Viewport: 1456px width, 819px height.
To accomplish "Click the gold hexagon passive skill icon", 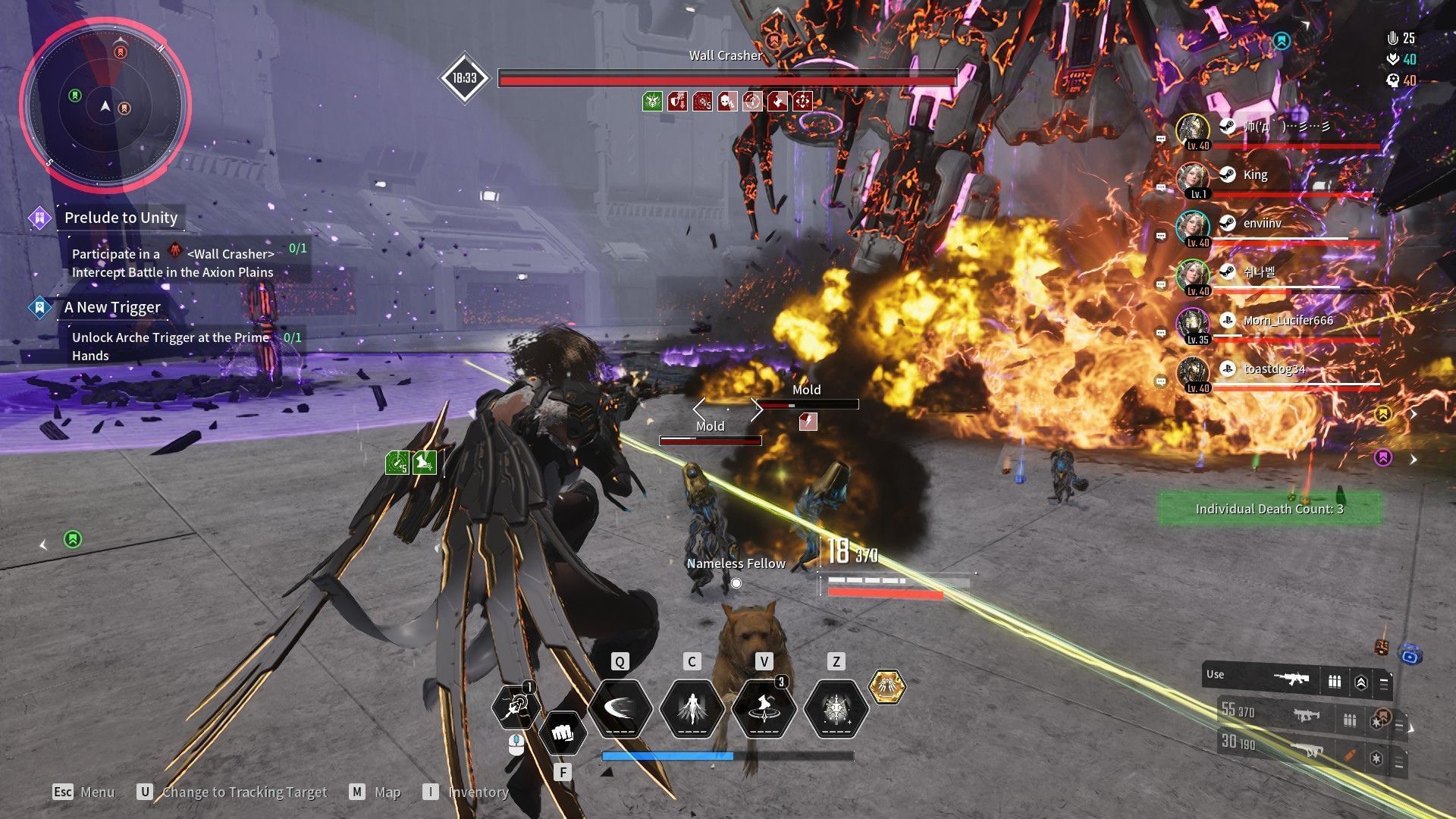I will click(886, 687).
